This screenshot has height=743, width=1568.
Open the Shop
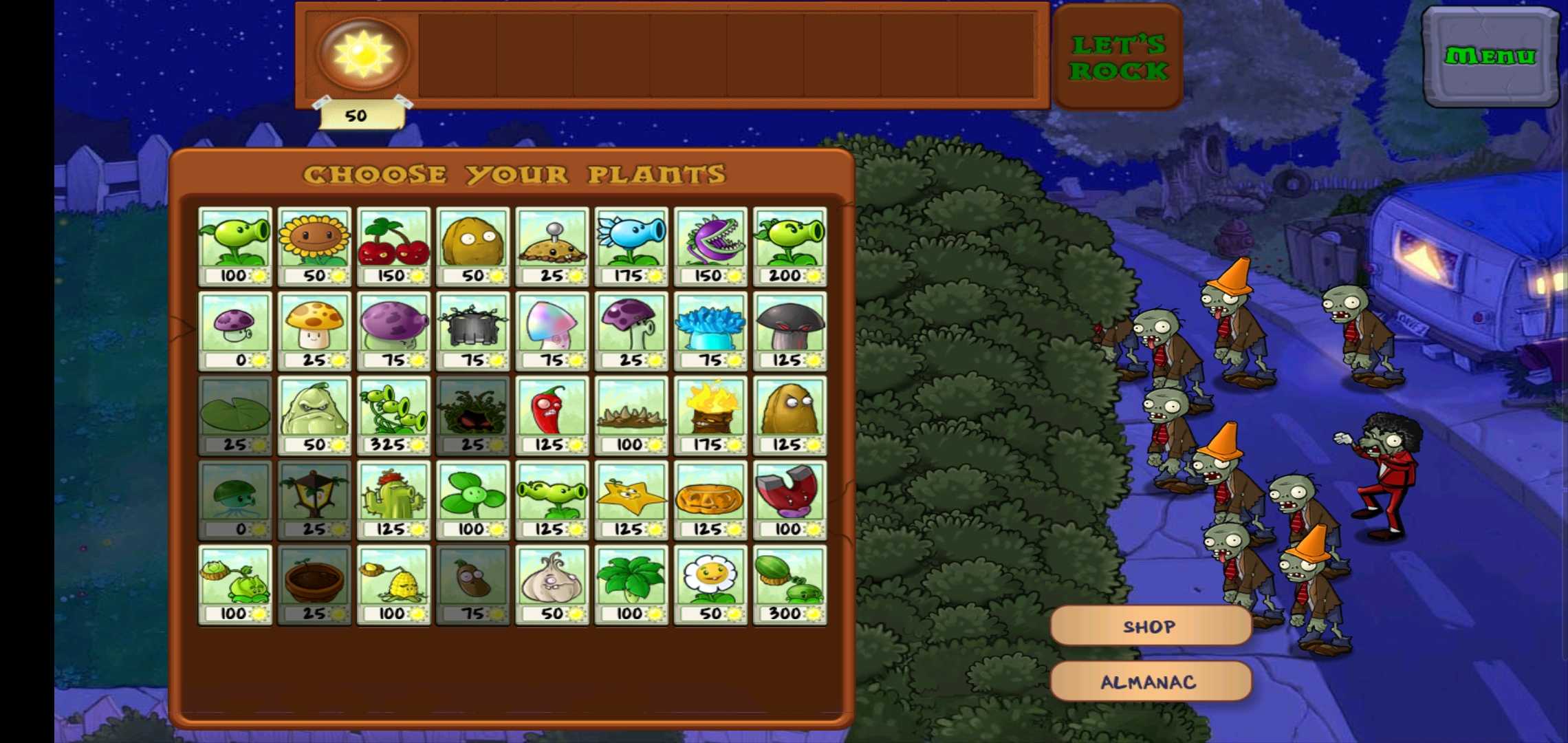tap(1150, 626)
